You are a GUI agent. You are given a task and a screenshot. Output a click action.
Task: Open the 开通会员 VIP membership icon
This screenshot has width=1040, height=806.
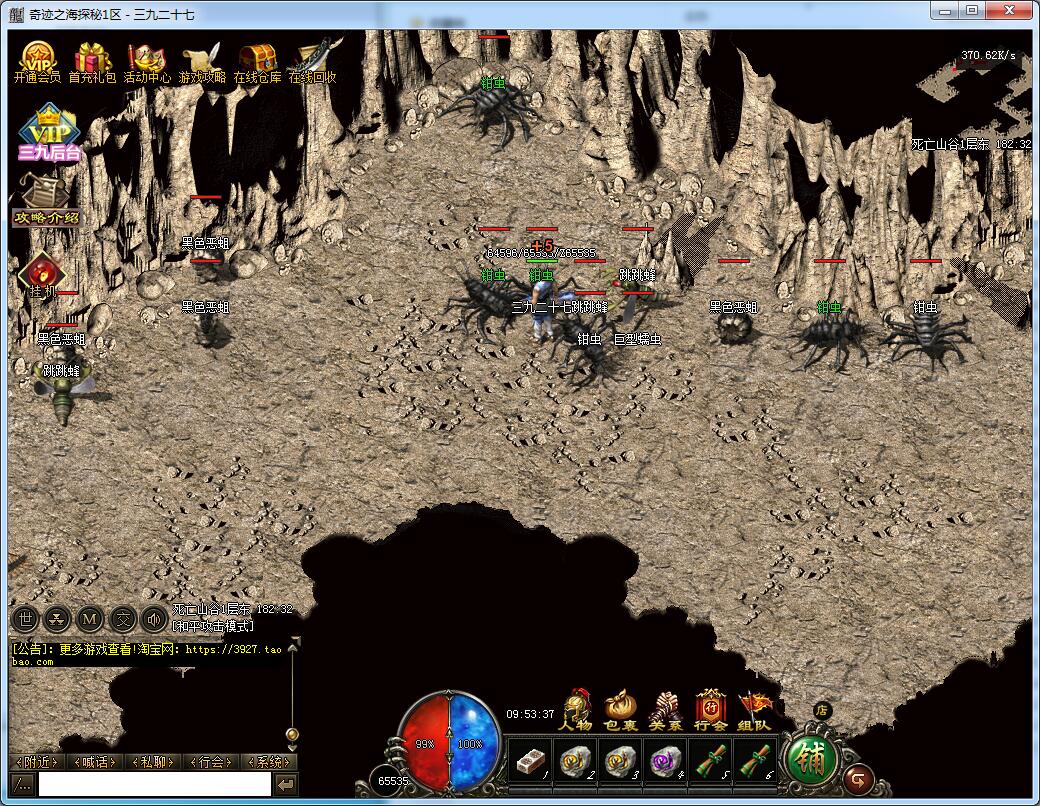coord(37,62)
